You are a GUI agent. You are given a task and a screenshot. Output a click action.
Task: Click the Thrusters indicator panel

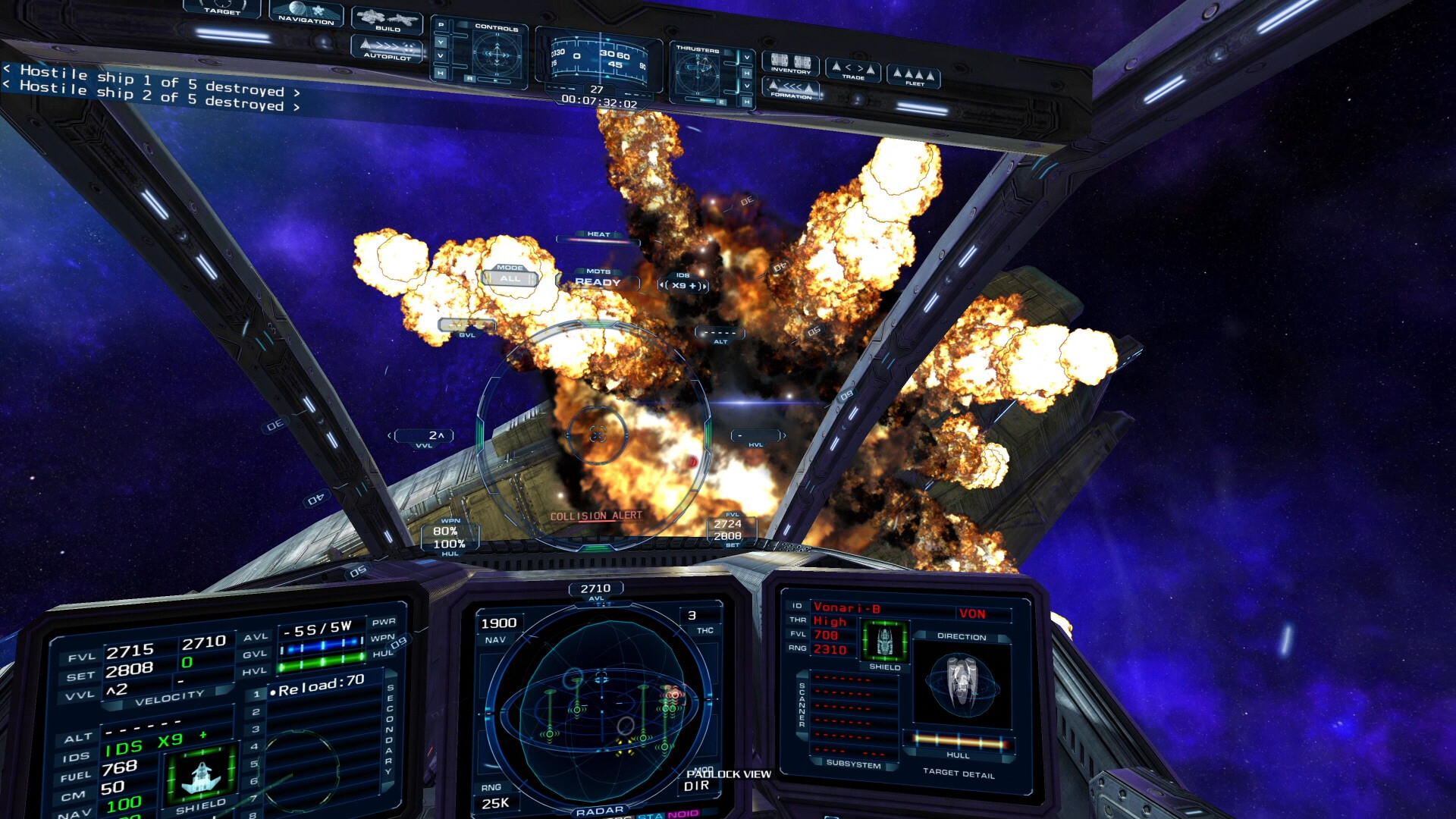[698, 74]
